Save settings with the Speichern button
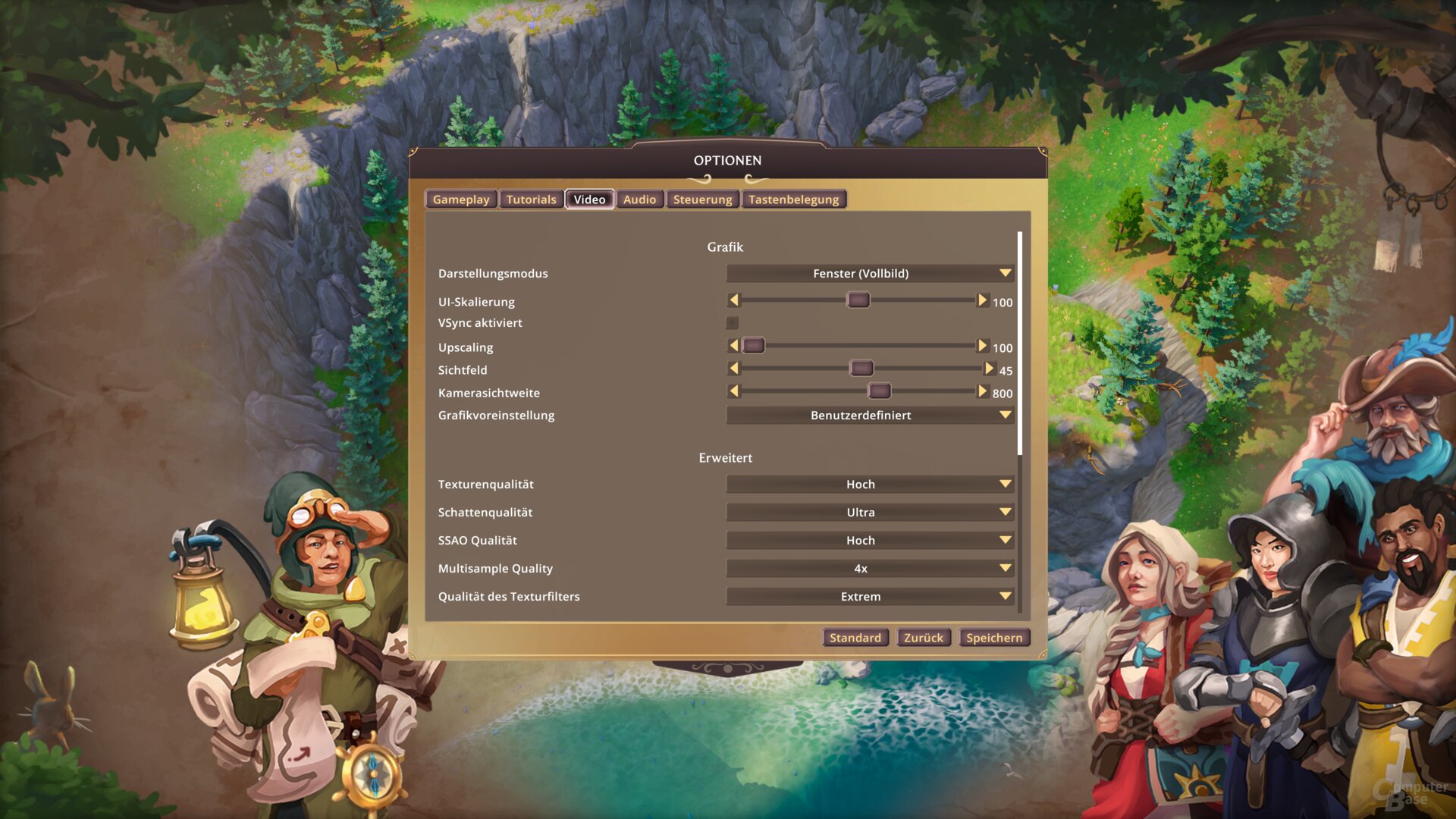Screen dimensions: 1456x819 pos(993,638)
